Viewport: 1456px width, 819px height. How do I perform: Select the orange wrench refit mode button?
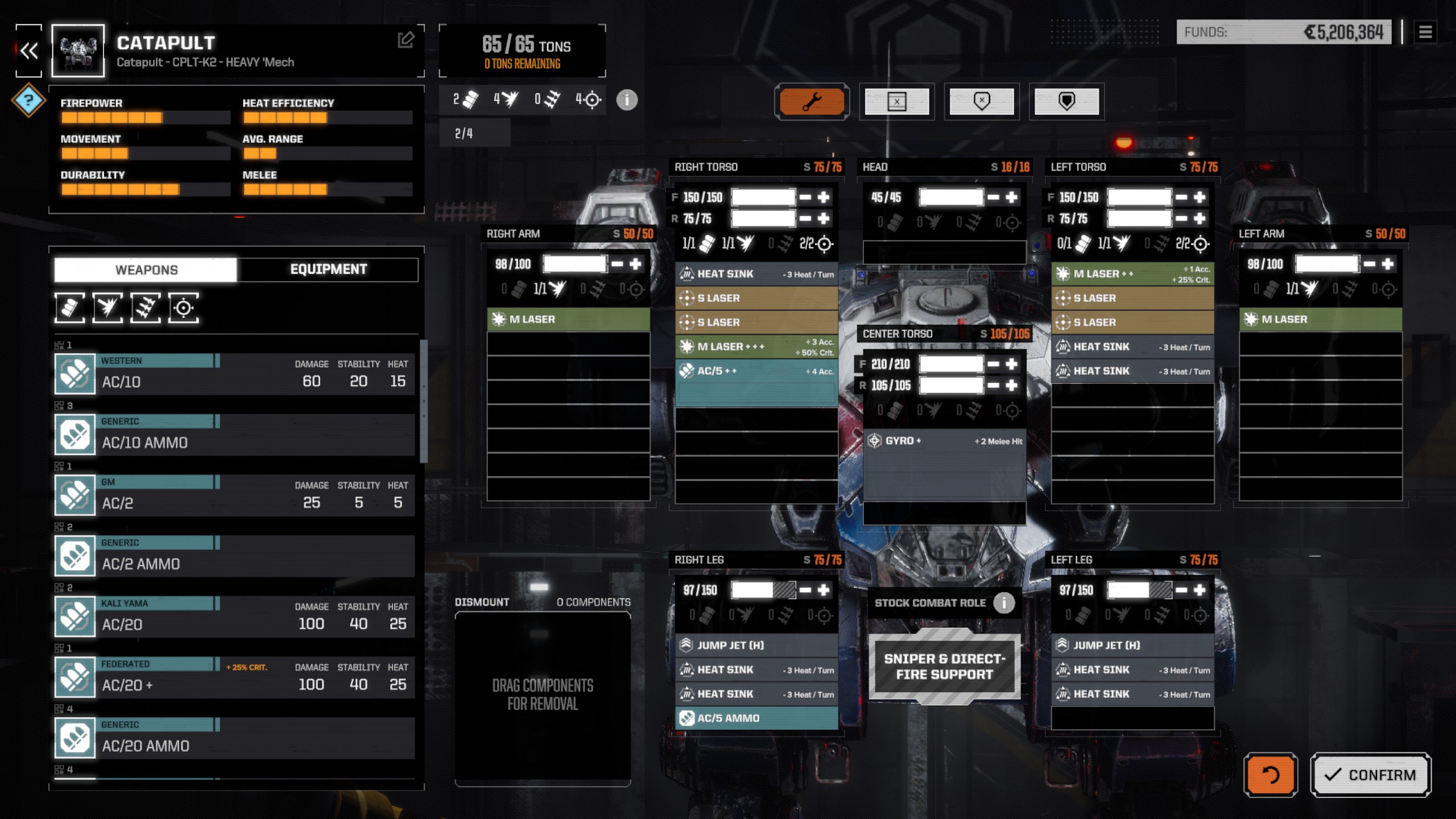click(x=812, y=102)
